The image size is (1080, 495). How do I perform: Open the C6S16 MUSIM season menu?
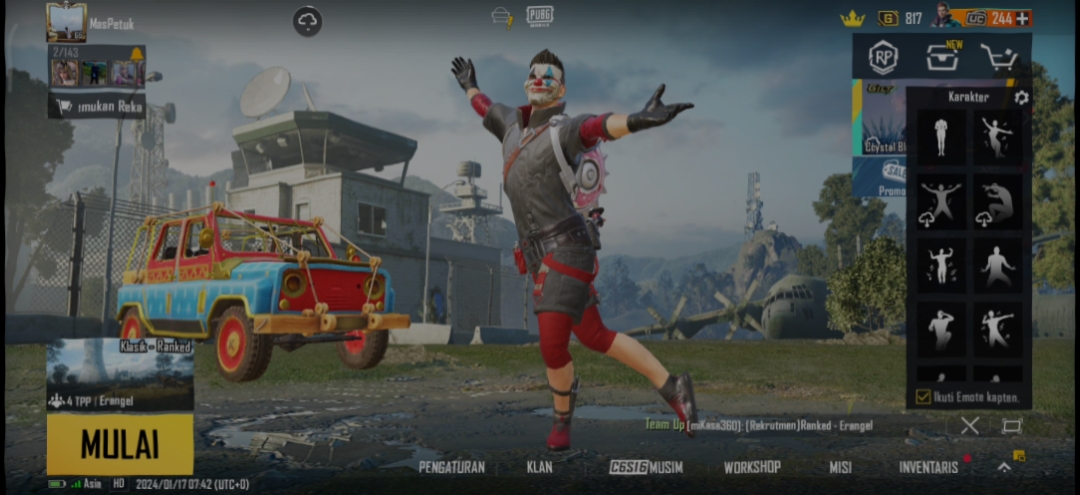click(x=646, y=467)
